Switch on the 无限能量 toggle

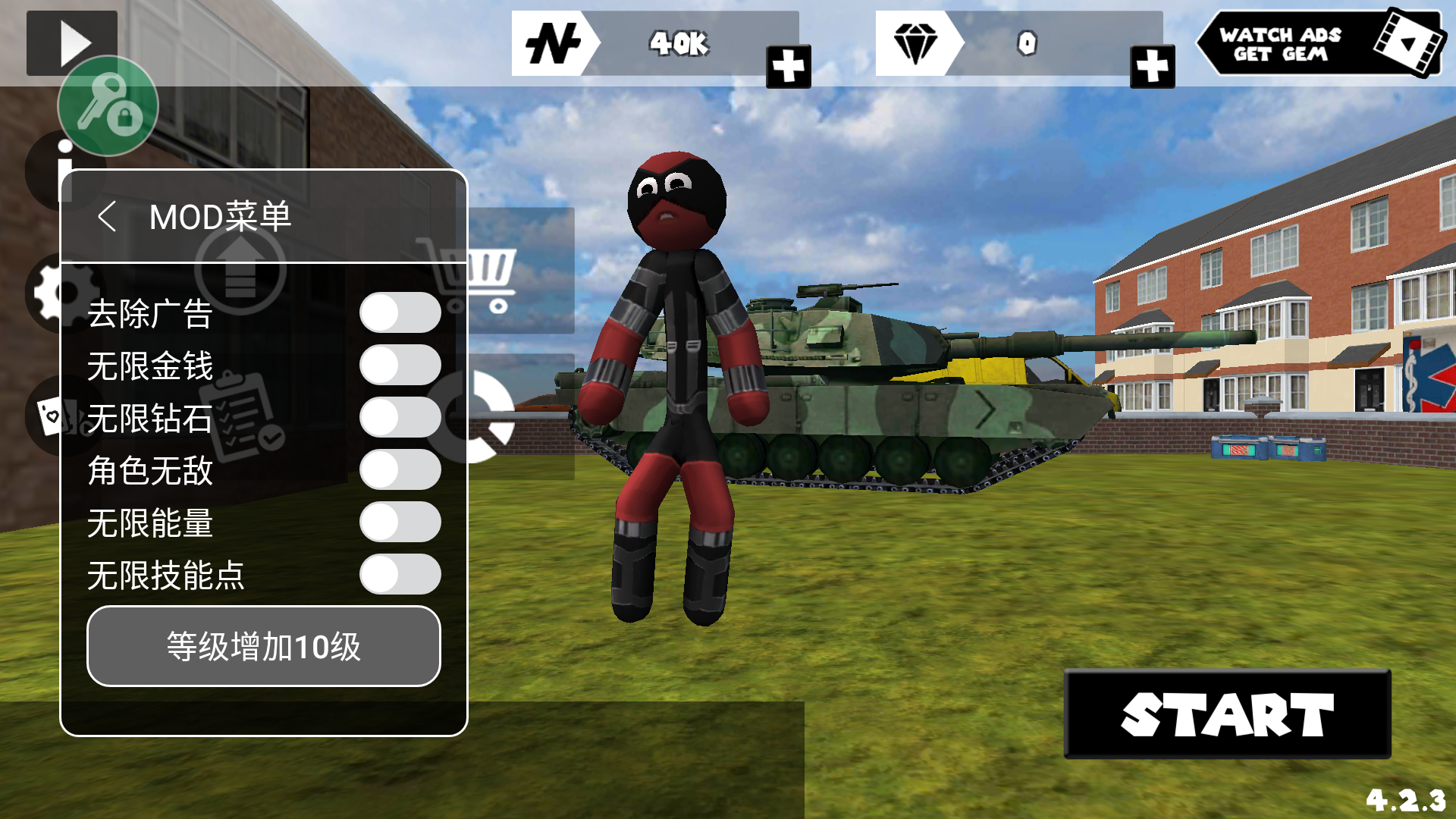point(400,522)
